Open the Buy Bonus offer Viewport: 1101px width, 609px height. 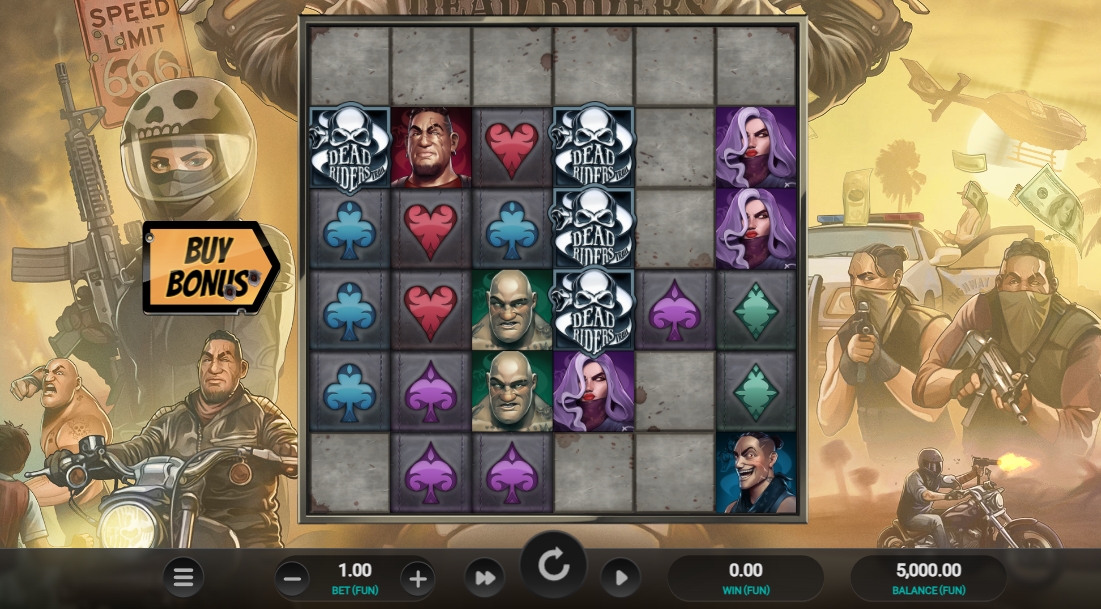tap(208, 267)
